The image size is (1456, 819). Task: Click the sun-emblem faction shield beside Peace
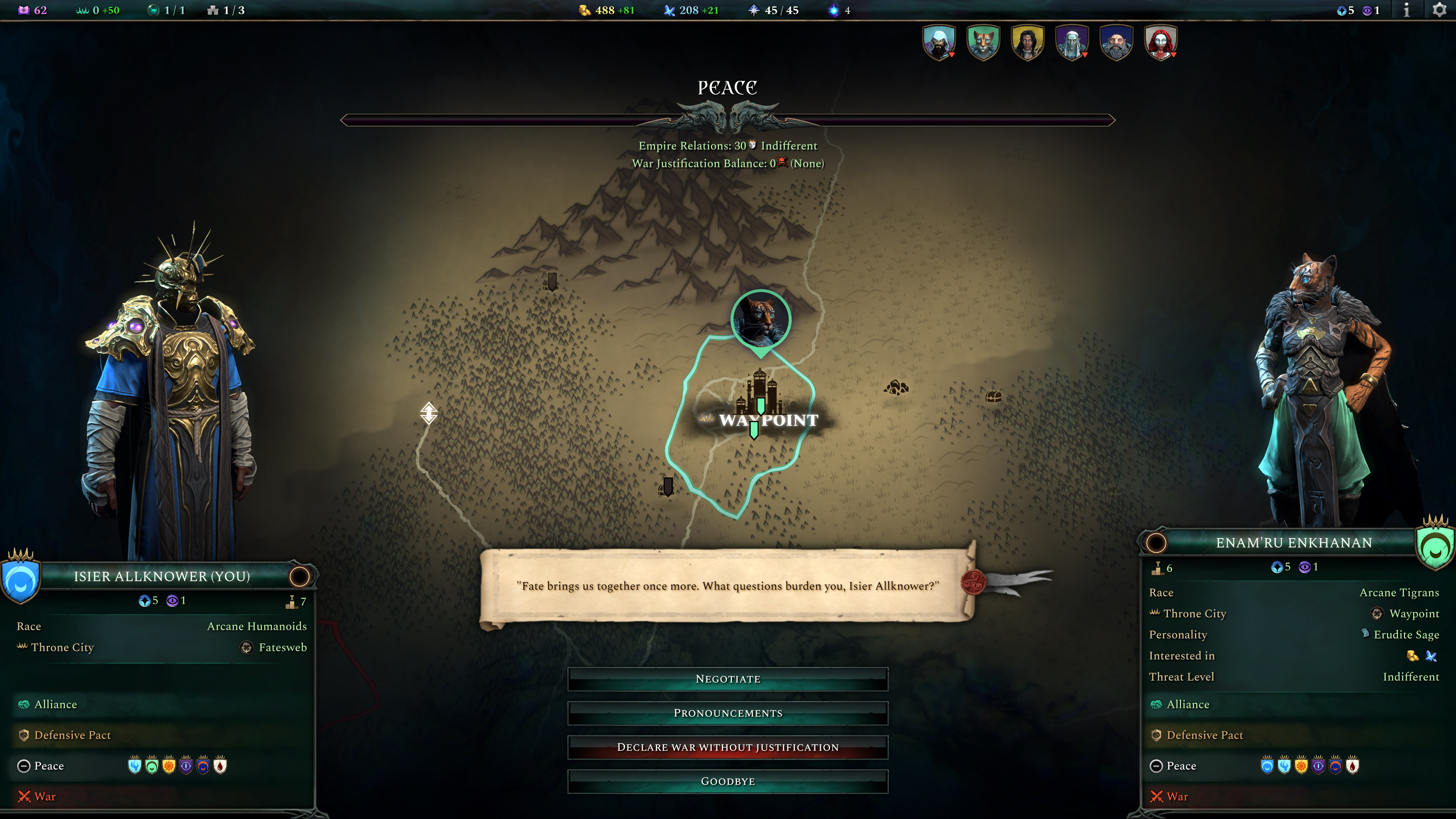169,766
